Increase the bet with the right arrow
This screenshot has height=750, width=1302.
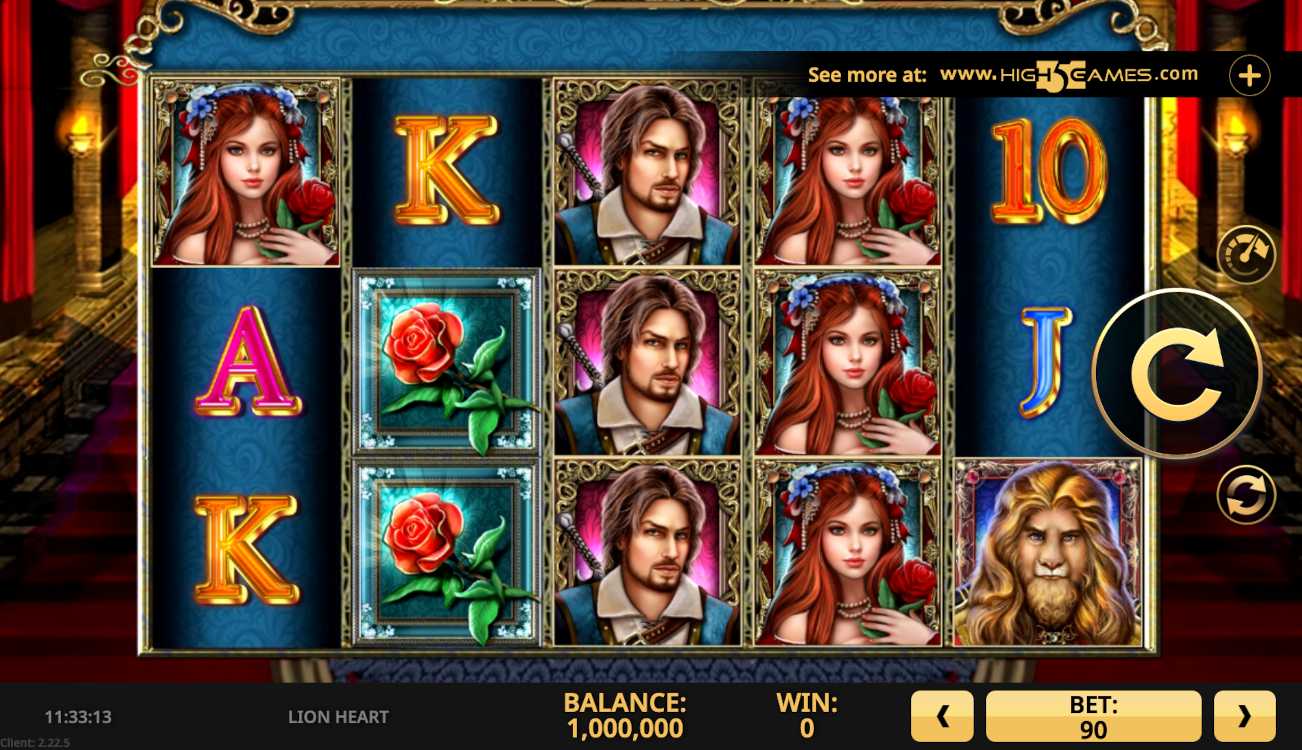pos(1244,716)
